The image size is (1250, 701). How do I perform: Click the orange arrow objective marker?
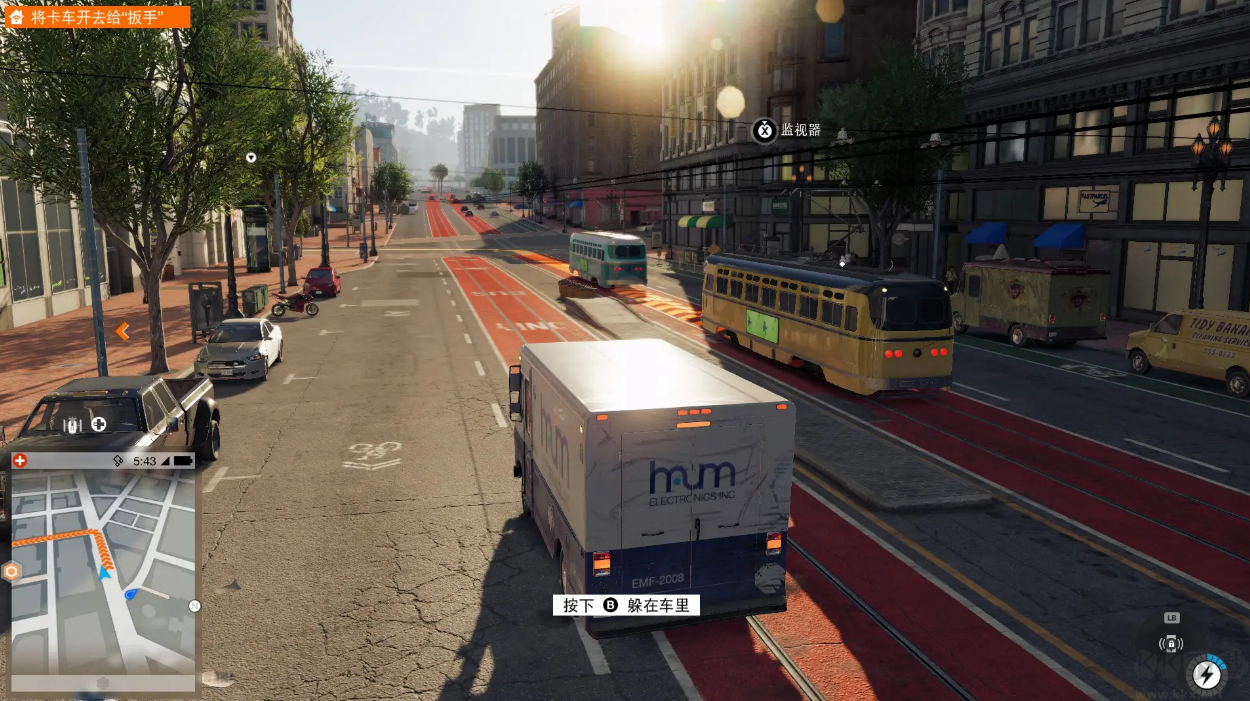[x=122, y=331]
